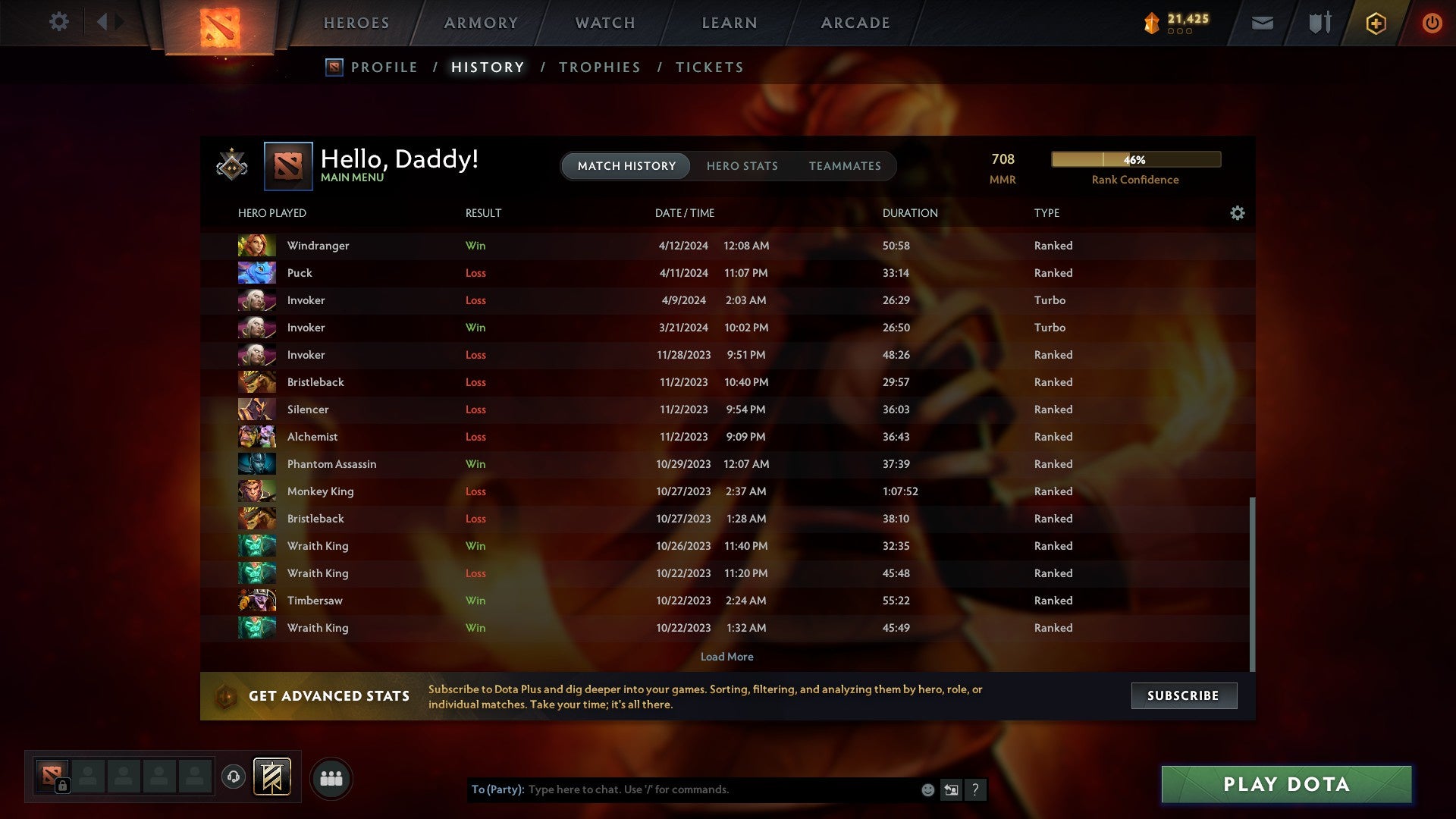Open the friends list icon near party slots
1456x819 pixels.
pyautogui.click(x=331, y=777)
